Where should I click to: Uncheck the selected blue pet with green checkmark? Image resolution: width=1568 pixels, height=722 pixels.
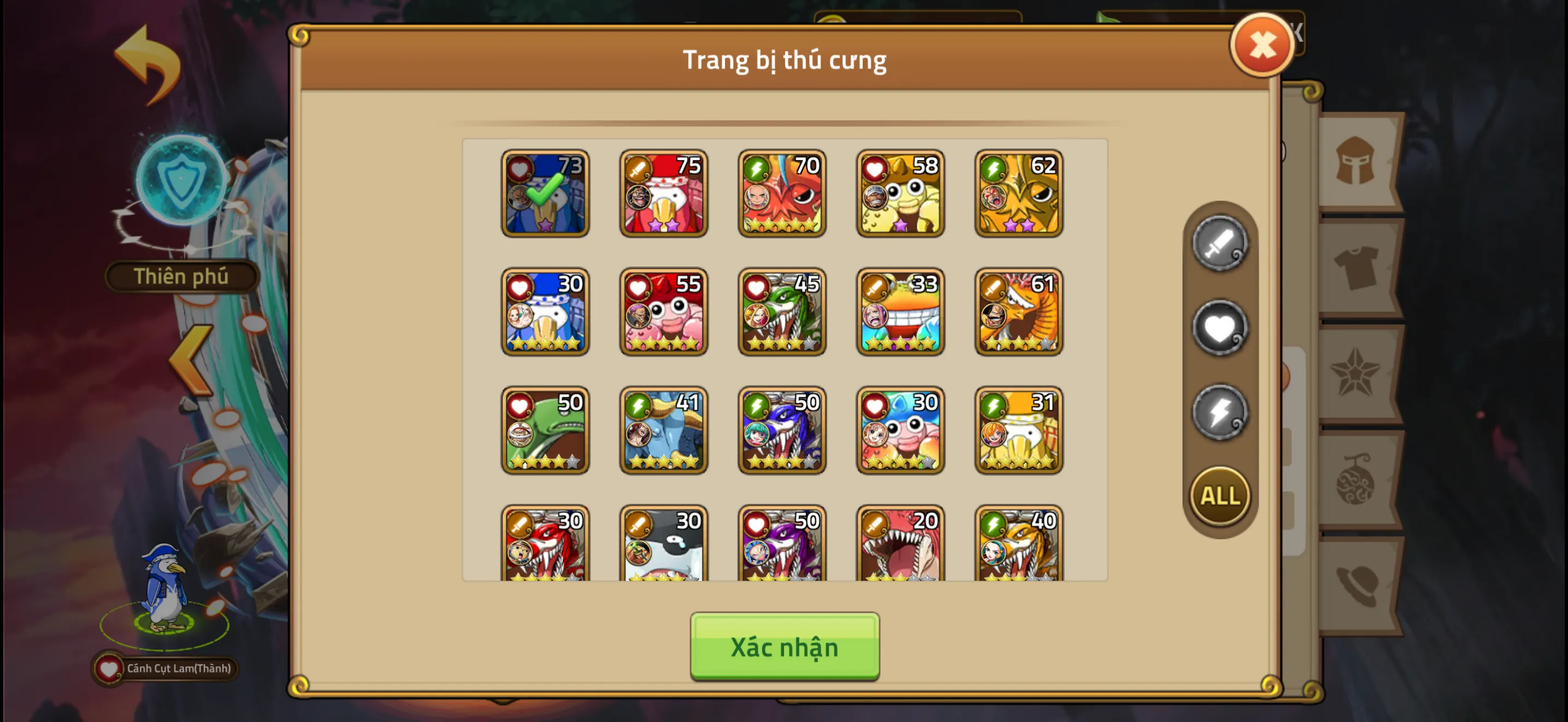pos(545,194)
